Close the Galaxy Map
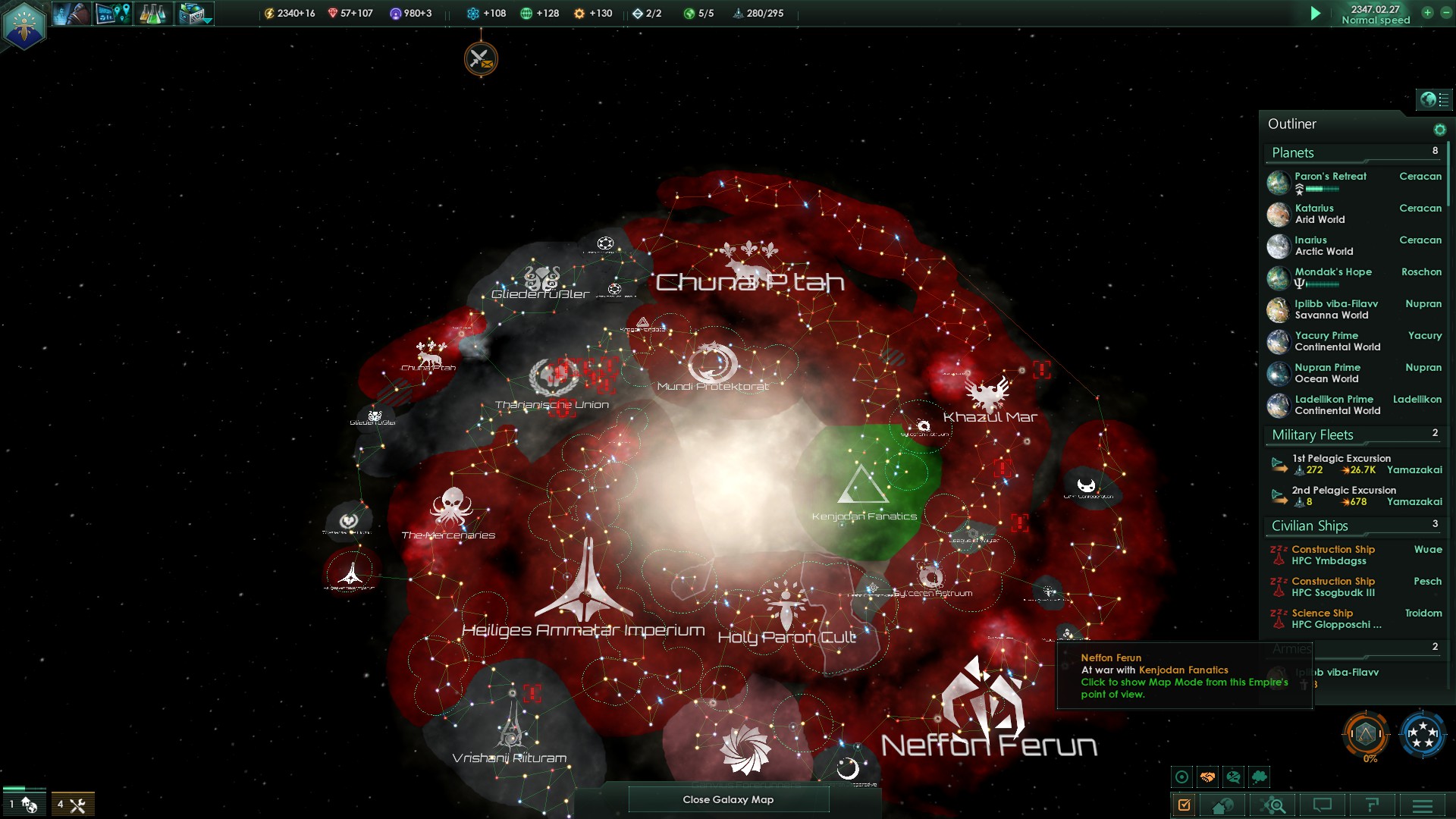 [x=728, y=799]
